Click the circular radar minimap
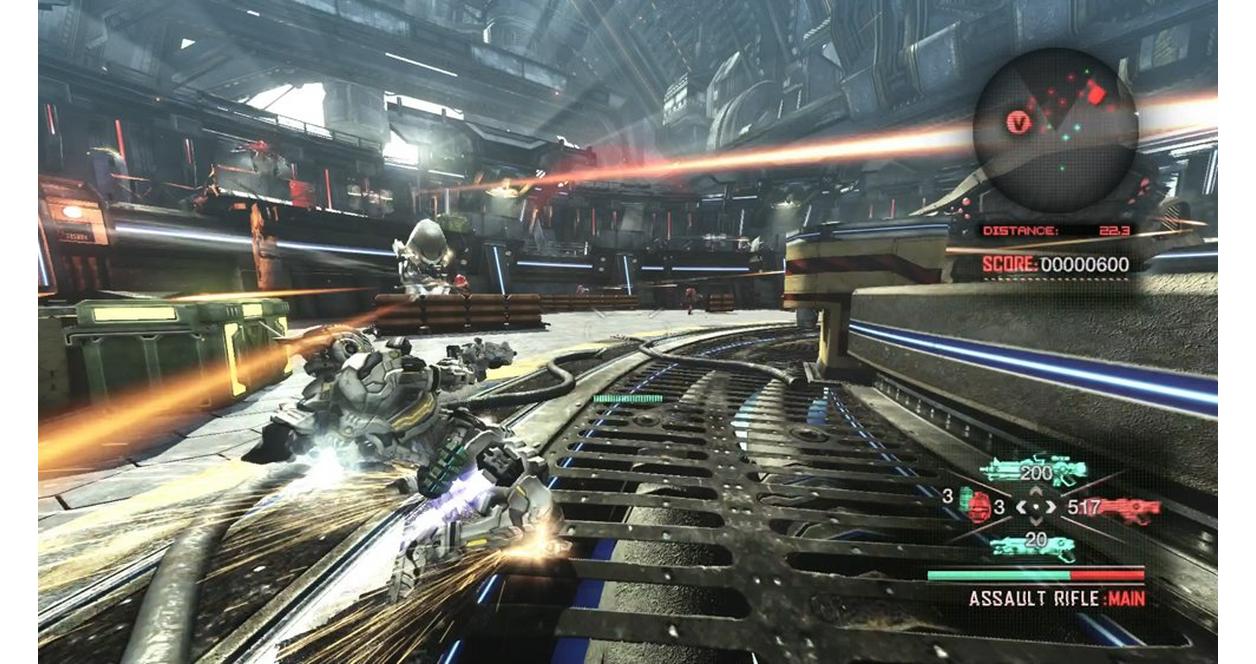This screenshot has width=1256, height=664. tap(1055, 130)
